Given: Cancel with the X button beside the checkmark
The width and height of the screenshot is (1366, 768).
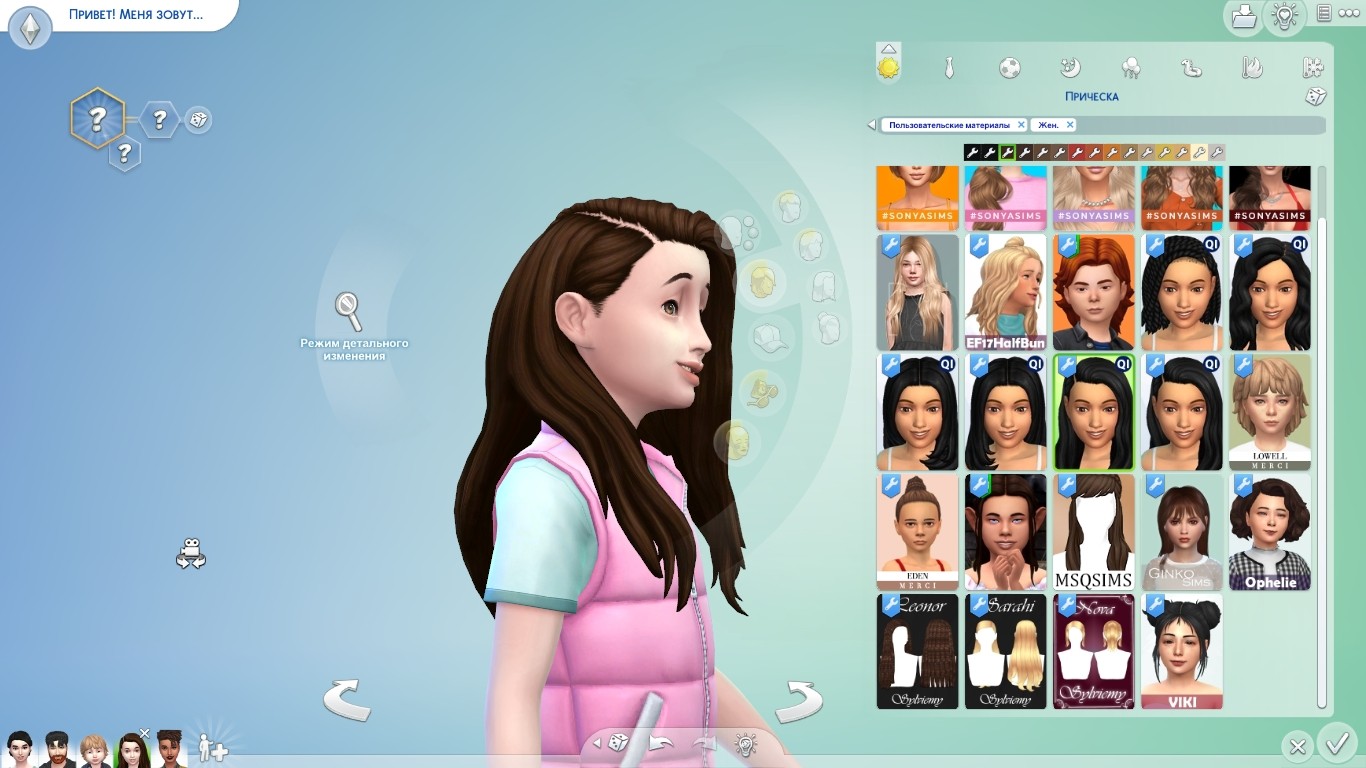Looking at the screenshot, I should 1297,746.
